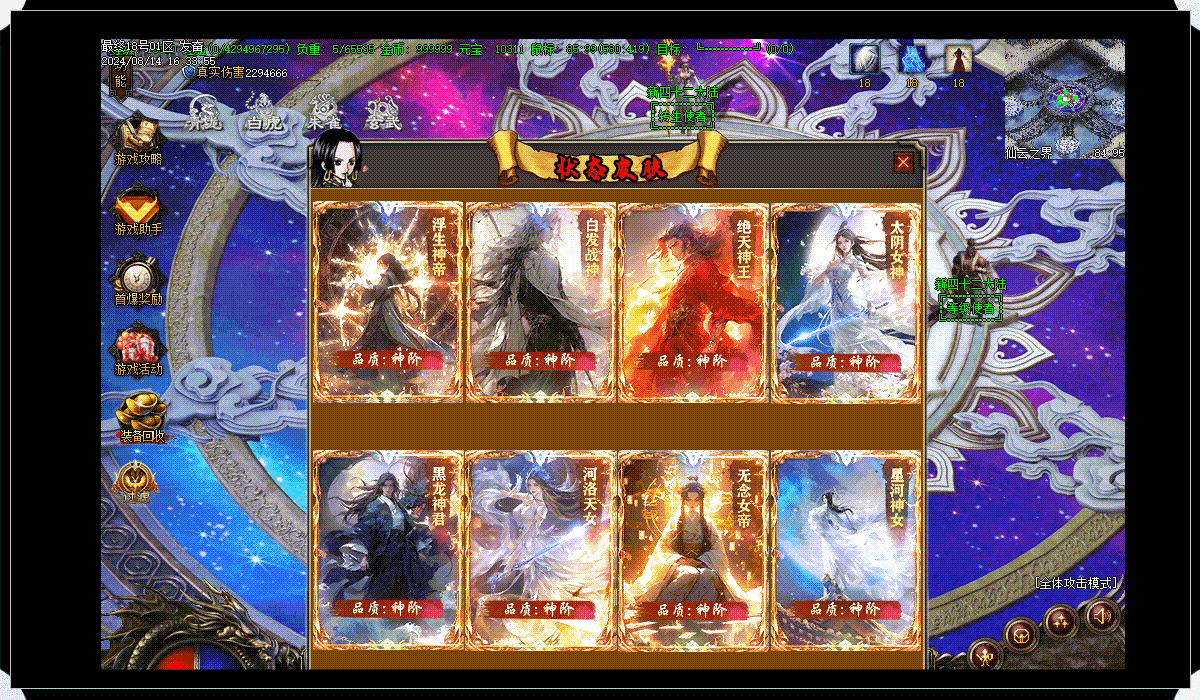Image resolution: width=1200 pixels, height=700 pixels.
Task: Open 装备回收 equipment recycling
Action: coord(140,415)
